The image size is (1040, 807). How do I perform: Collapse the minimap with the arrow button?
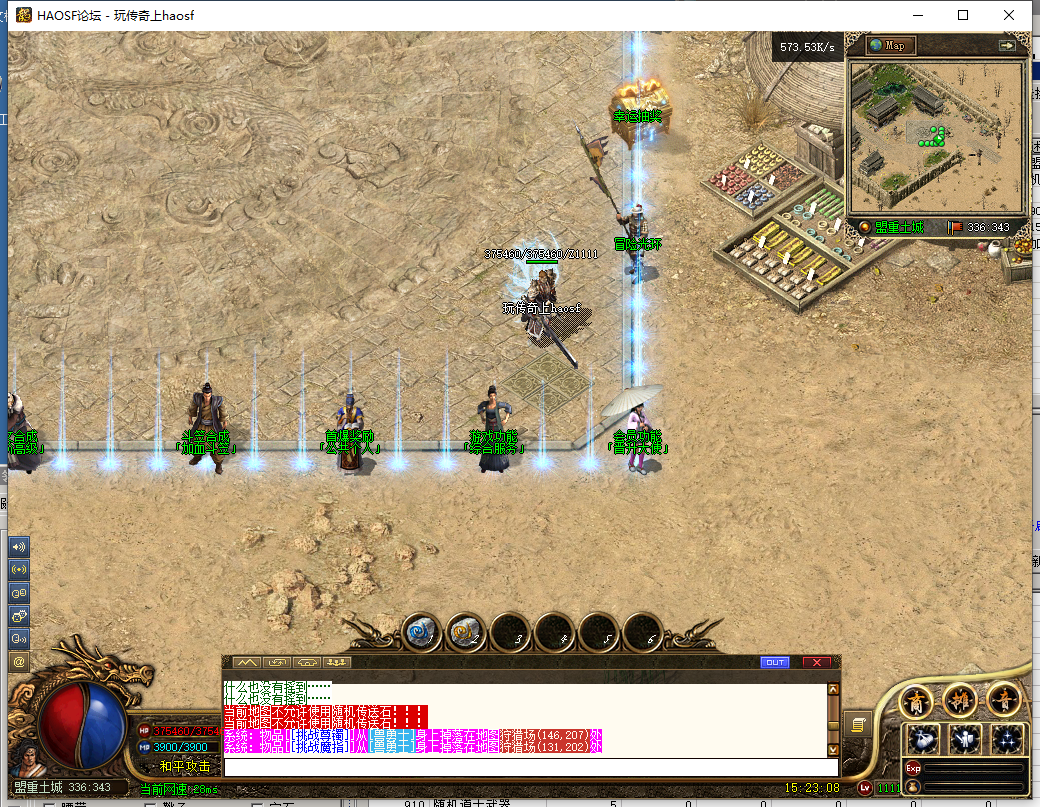[1006, 45]
